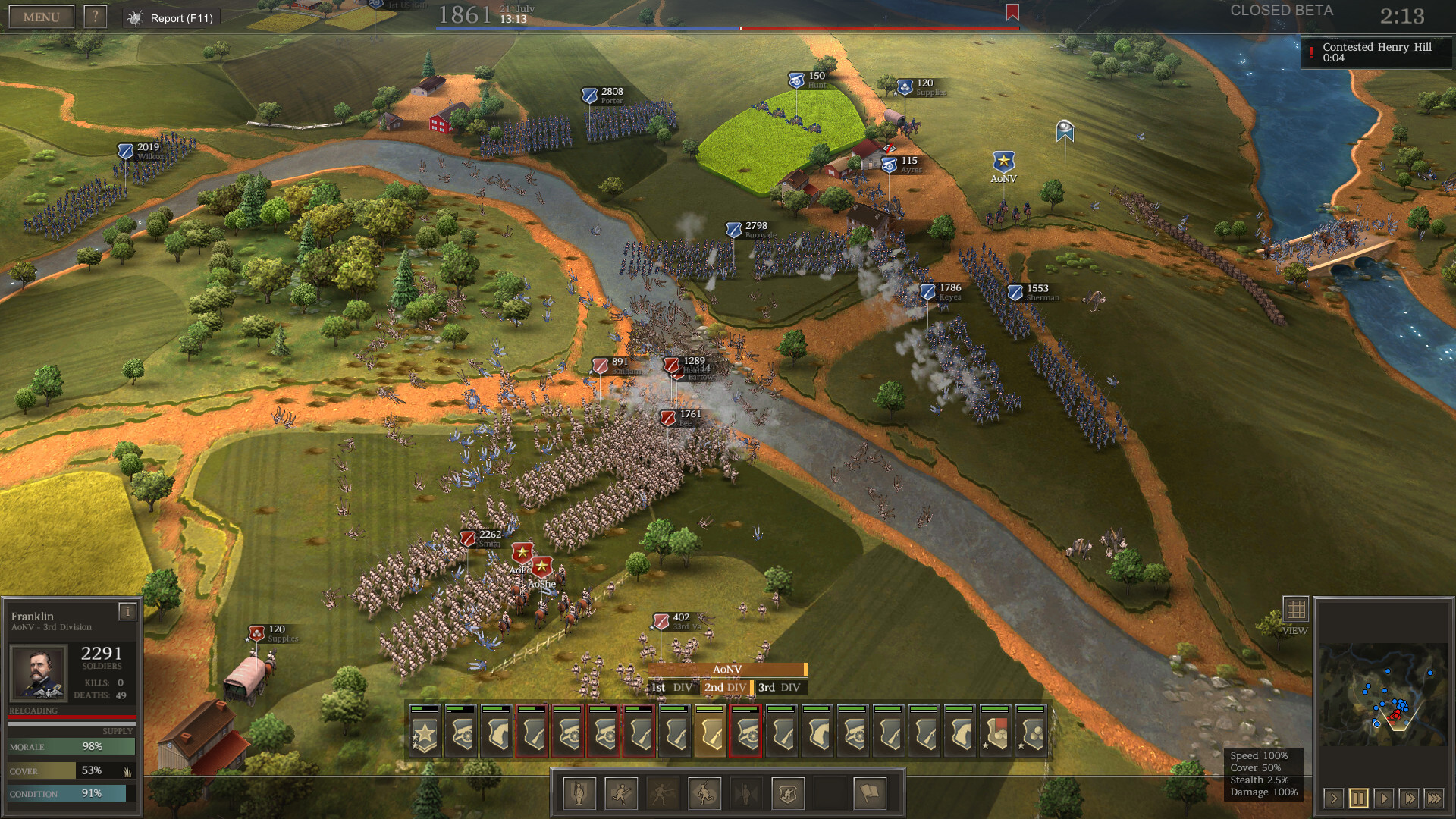Open the Report panel via its icon
Image resolution: width=1456 pixels, height=819 pixels.
[134, 17]
